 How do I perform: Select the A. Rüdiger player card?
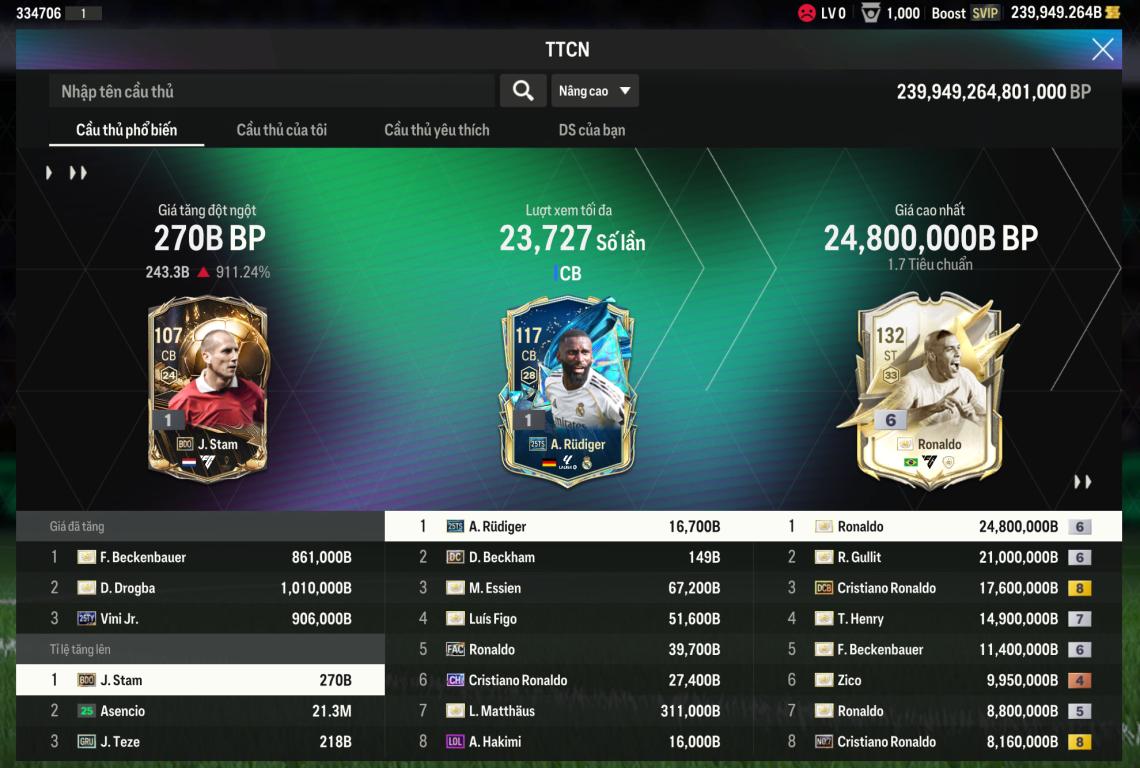(568, 388)
